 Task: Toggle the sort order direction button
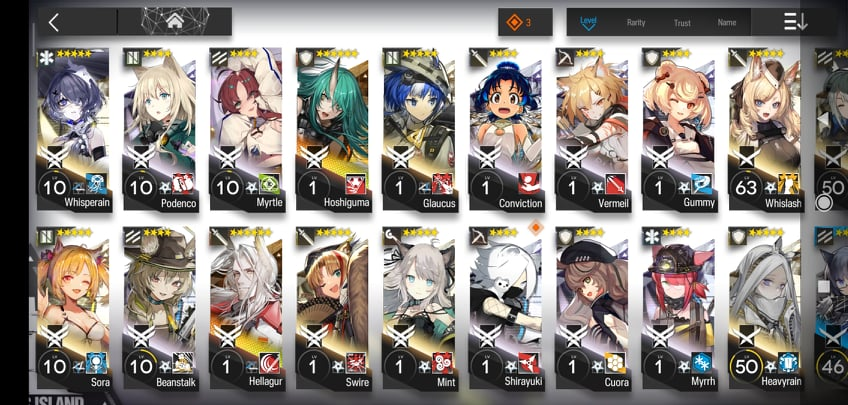[796, 22]
